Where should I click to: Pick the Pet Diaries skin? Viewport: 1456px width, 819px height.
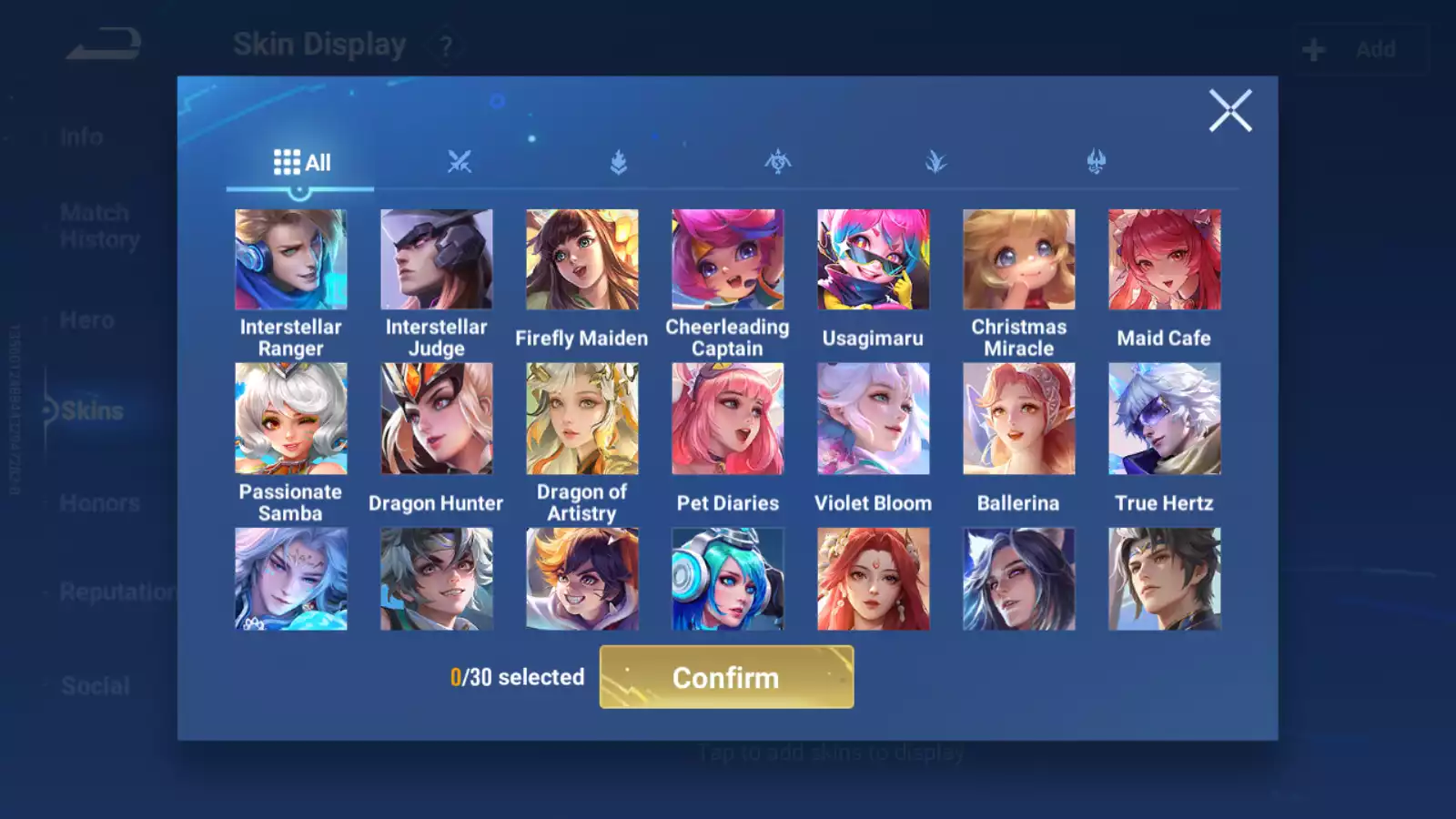point(727,419)
